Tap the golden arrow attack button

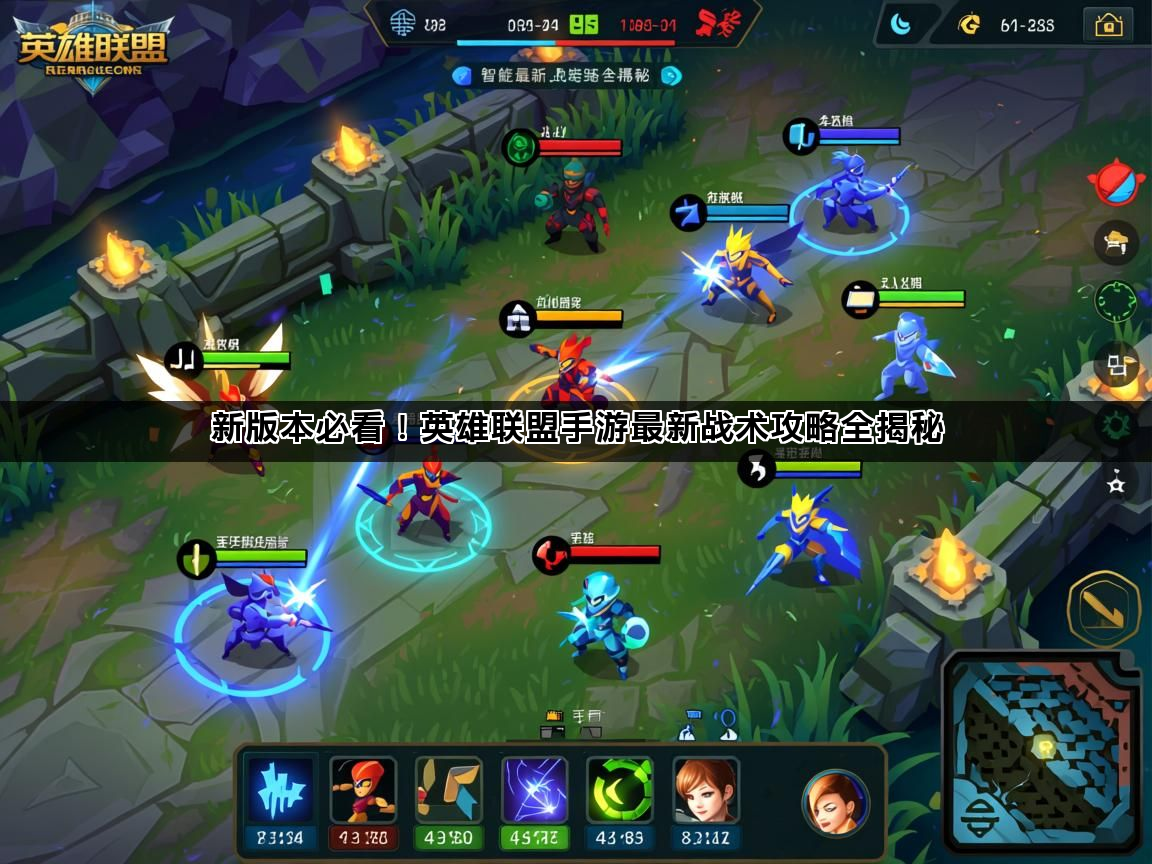pos(1104,609)
